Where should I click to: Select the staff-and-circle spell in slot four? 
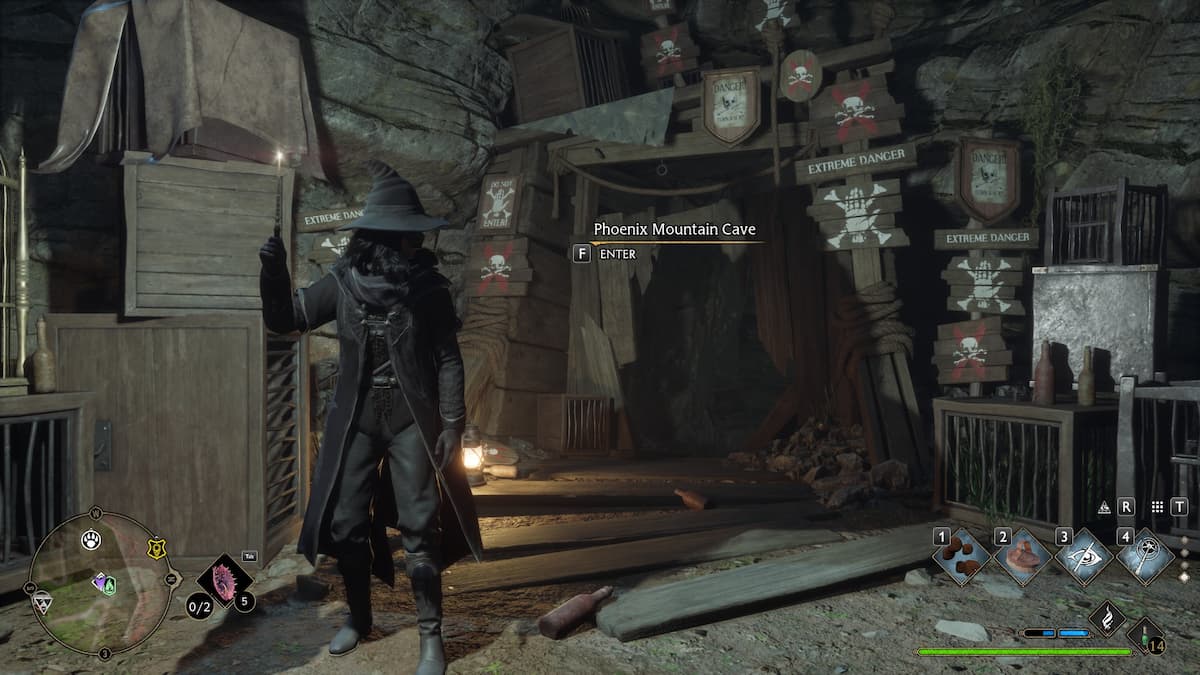pyautogui.click(x=1145, y=555)
